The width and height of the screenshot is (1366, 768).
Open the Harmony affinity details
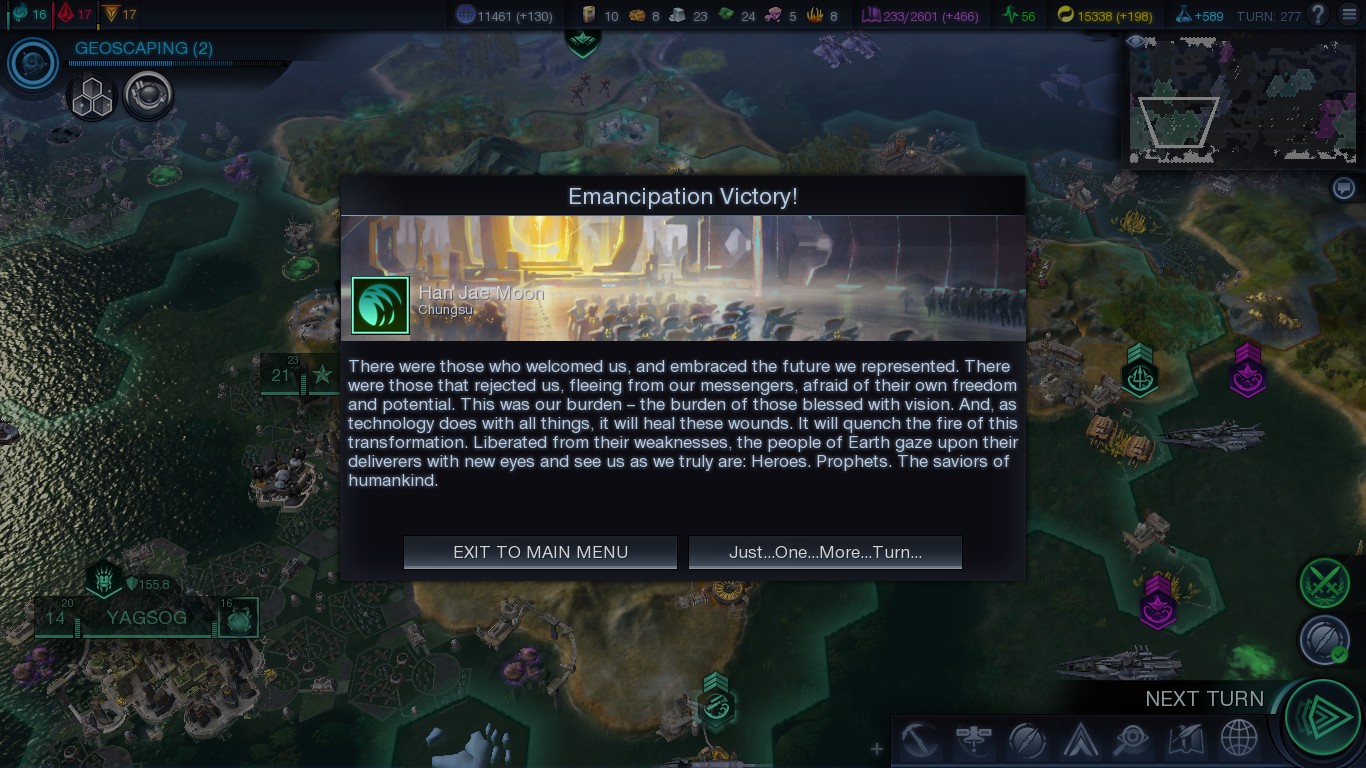(x=18, y=14)
